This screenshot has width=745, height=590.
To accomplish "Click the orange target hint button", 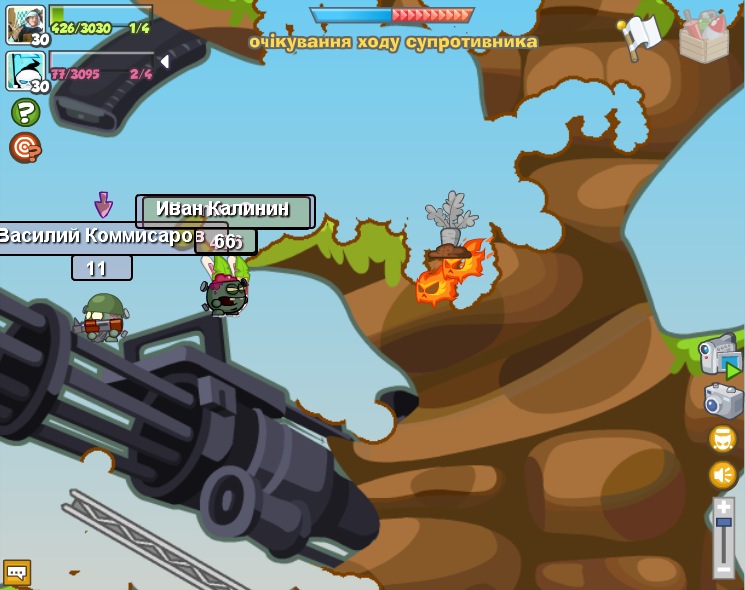I will [25, 147].
